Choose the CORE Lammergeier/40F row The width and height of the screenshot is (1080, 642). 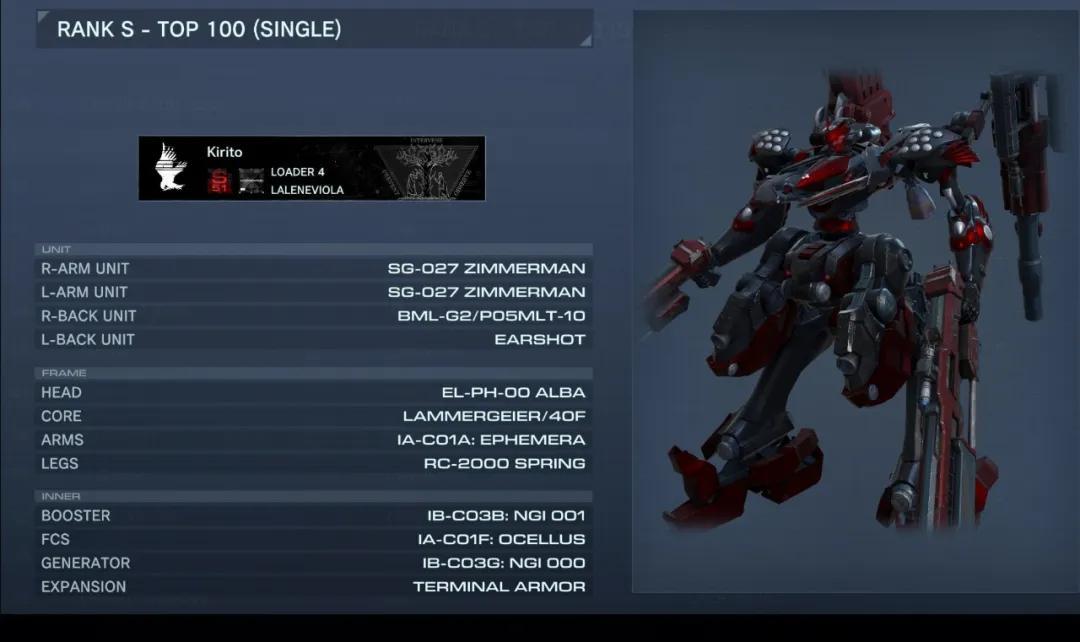(313, 416)
